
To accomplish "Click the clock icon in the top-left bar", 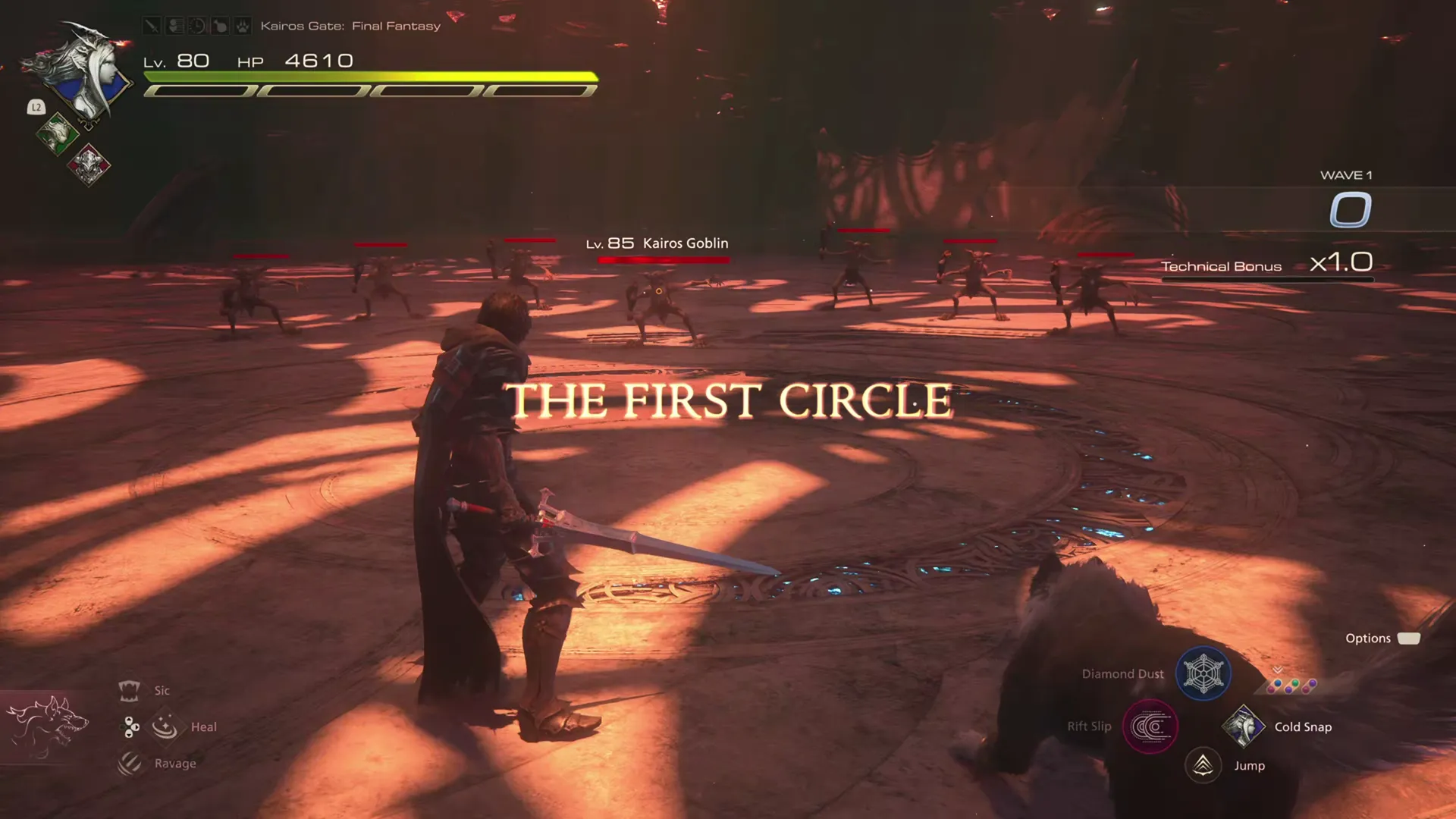I will (196, 25).
